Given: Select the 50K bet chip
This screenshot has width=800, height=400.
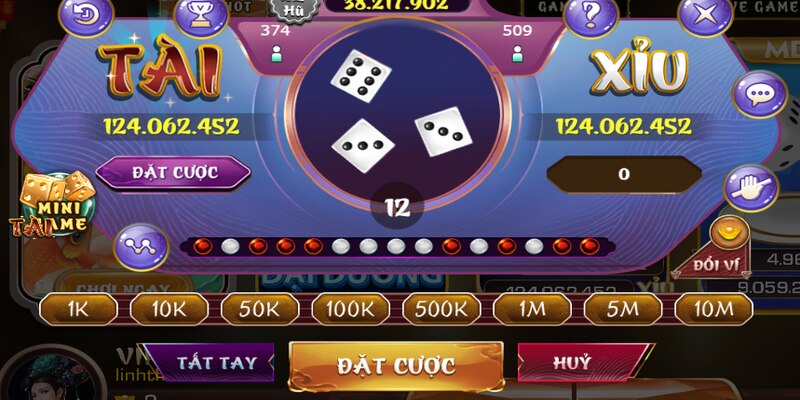Looking at the screenshot, I should coord(259,310).
